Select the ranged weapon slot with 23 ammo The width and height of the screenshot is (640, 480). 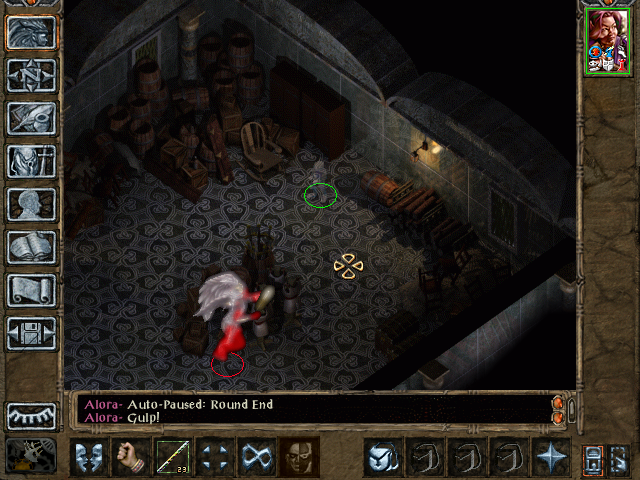click(x=173, y=456)
